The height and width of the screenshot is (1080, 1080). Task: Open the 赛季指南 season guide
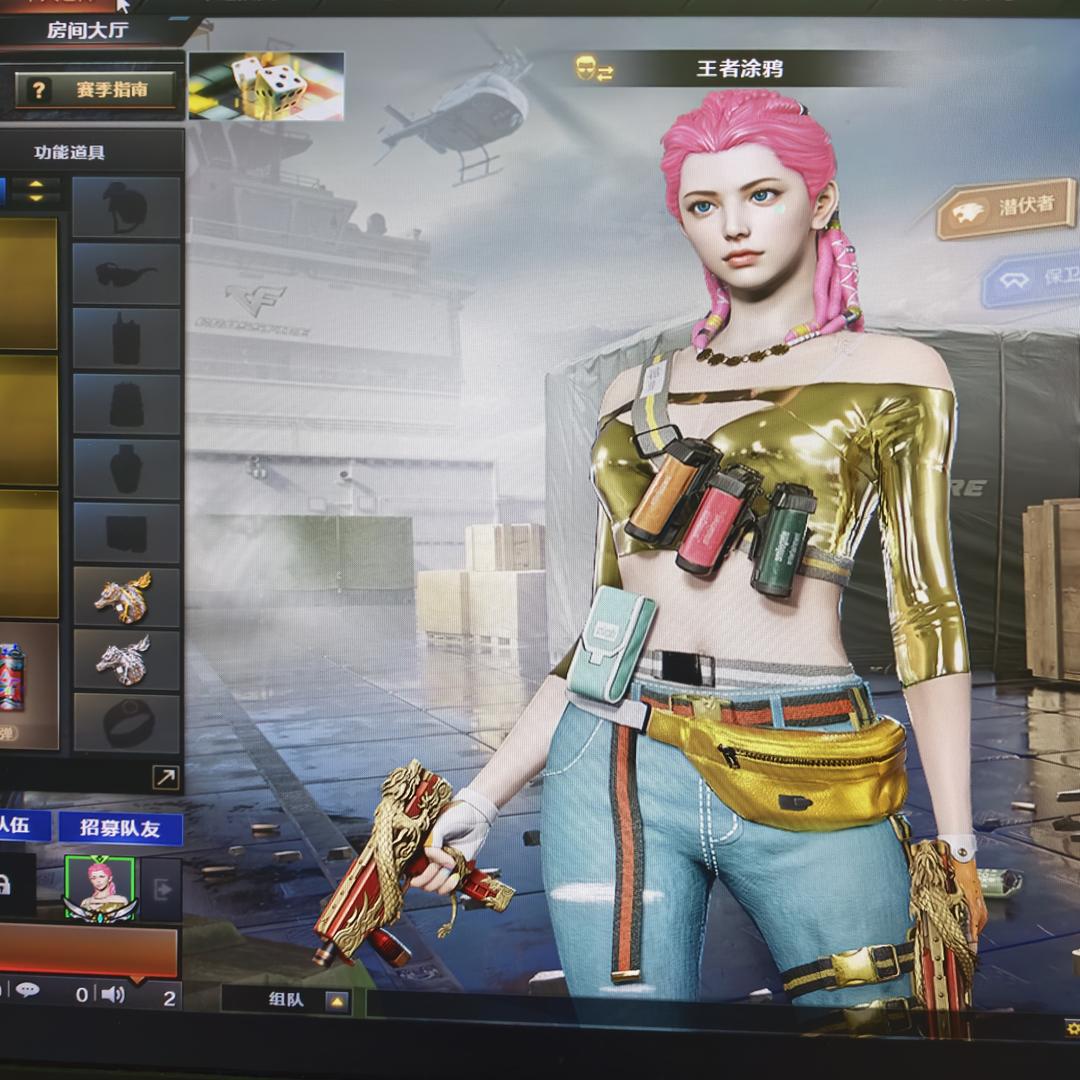pyautogui.click(x=96, y=90)
